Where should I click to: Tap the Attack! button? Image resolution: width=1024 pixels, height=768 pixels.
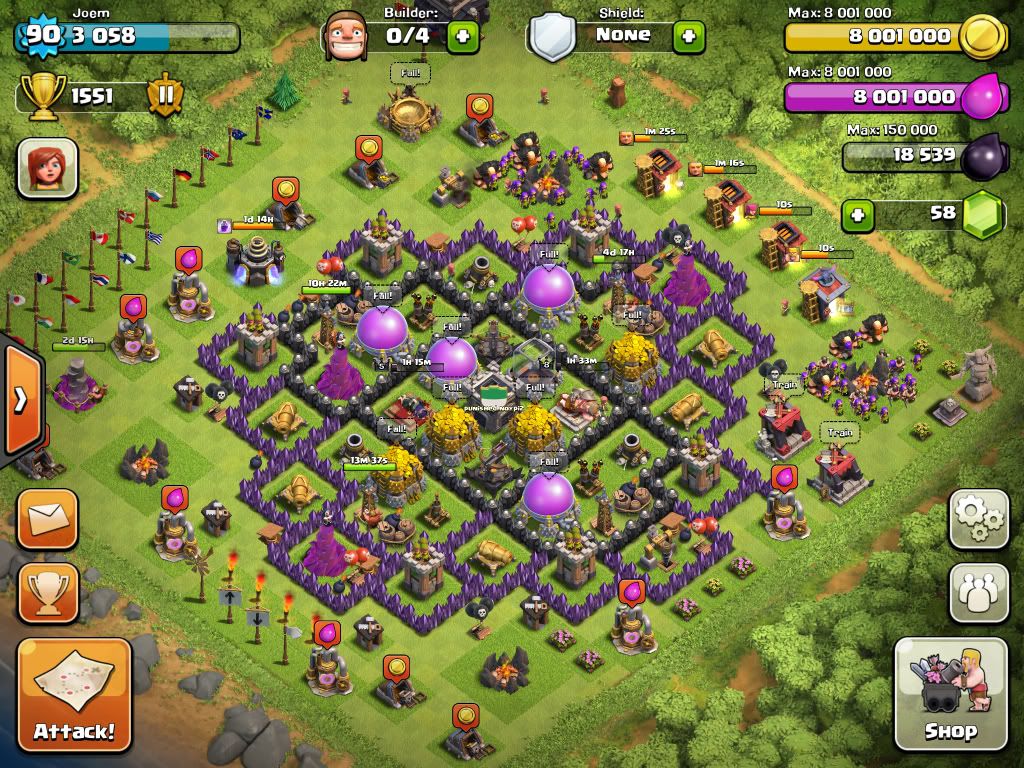[x=74, y=693]
